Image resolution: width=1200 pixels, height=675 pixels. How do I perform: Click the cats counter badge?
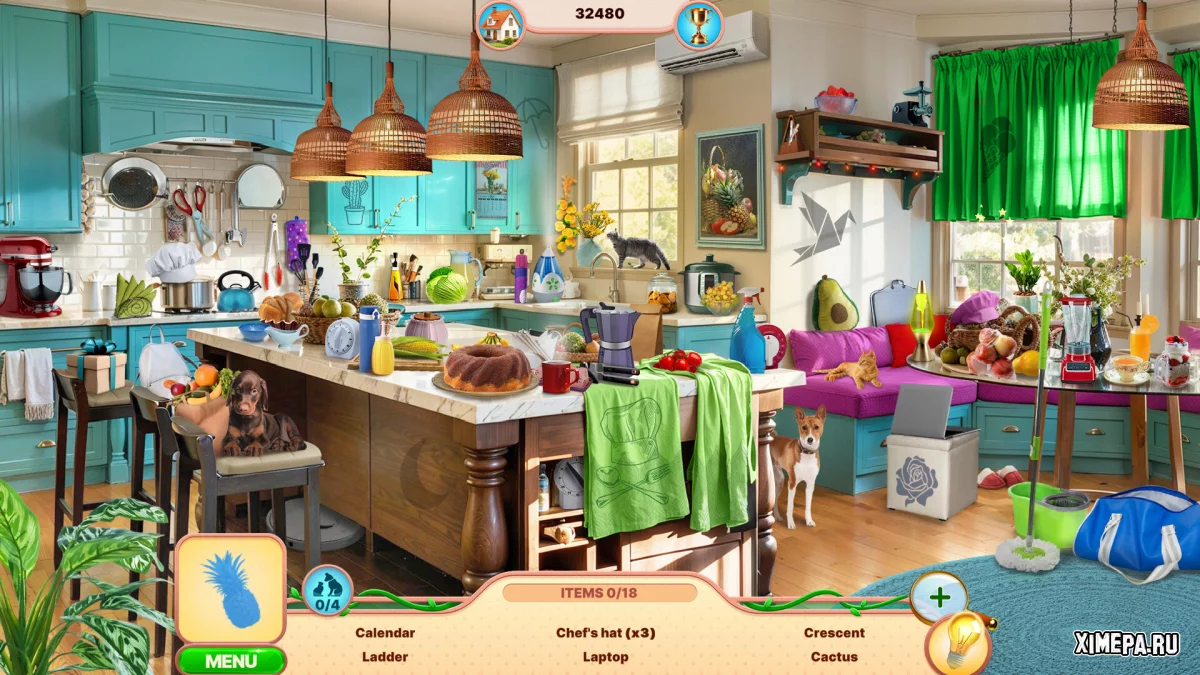[326, 591]
